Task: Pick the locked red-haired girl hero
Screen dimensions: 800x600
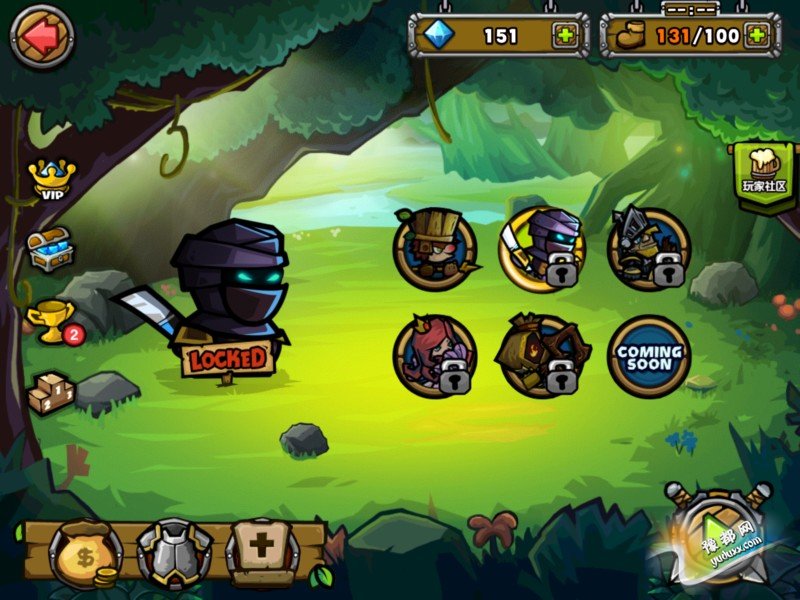Action: tap(435, 356)
